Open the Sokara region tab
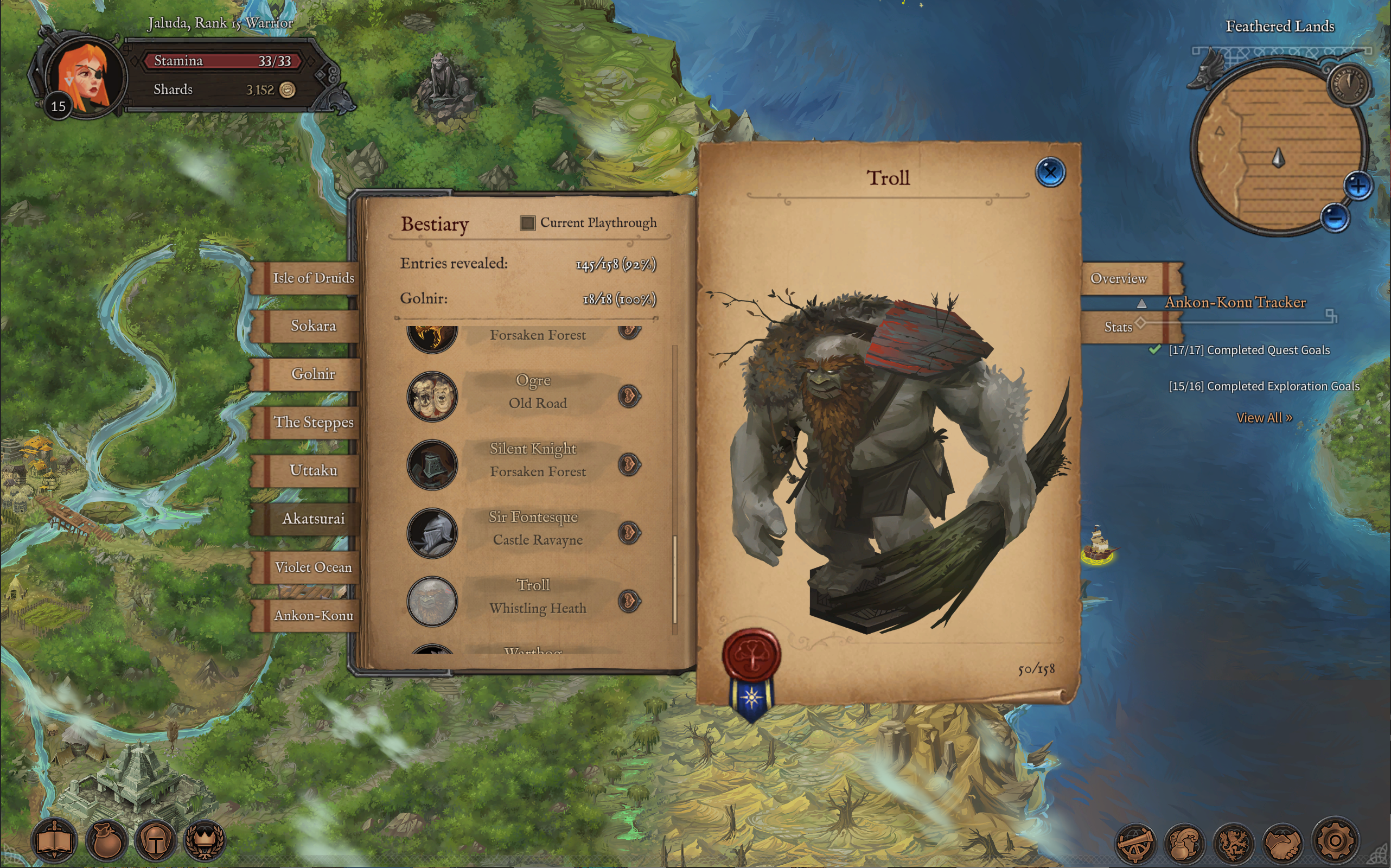Image resolution: width=1391 pixels, height=868 pixels. (312, 326)
